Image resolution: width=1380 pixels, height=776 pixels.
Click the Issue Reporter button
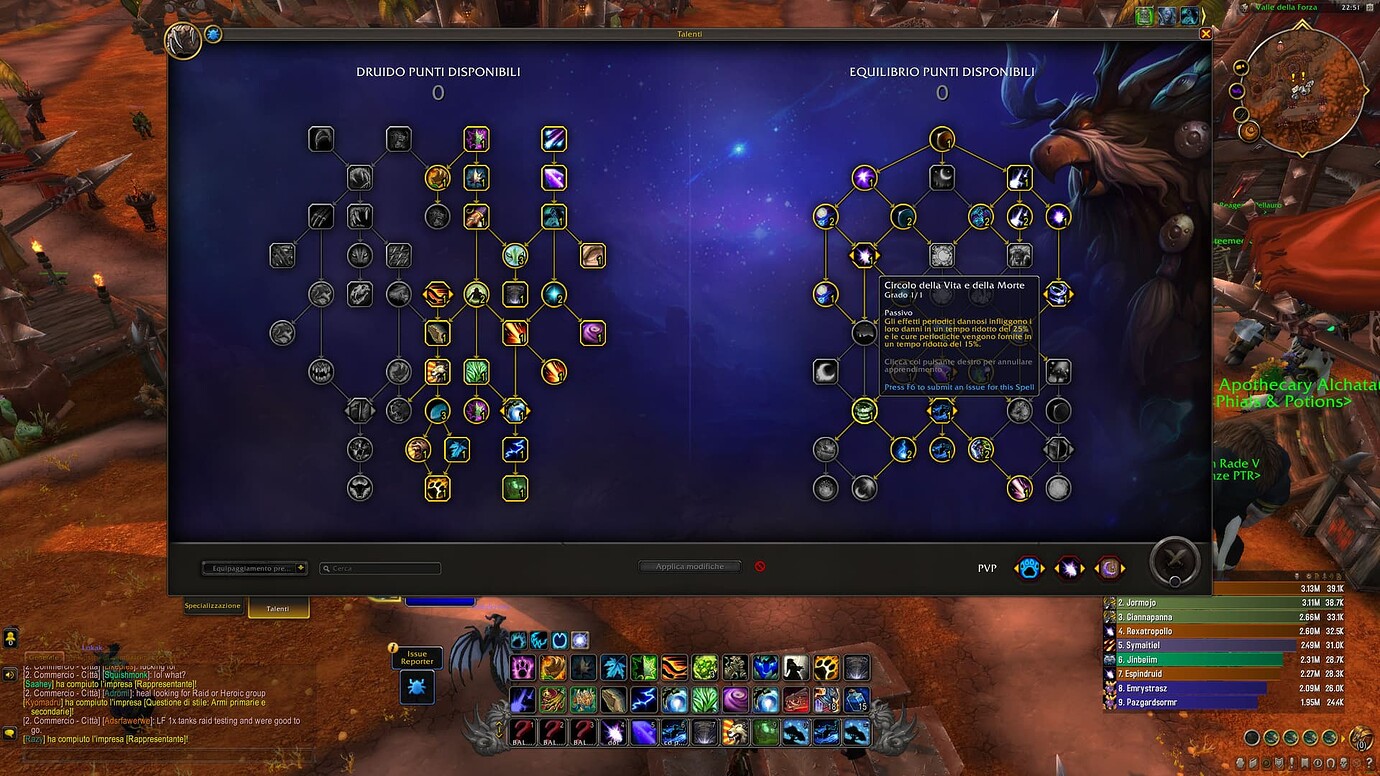coord(417,658)
